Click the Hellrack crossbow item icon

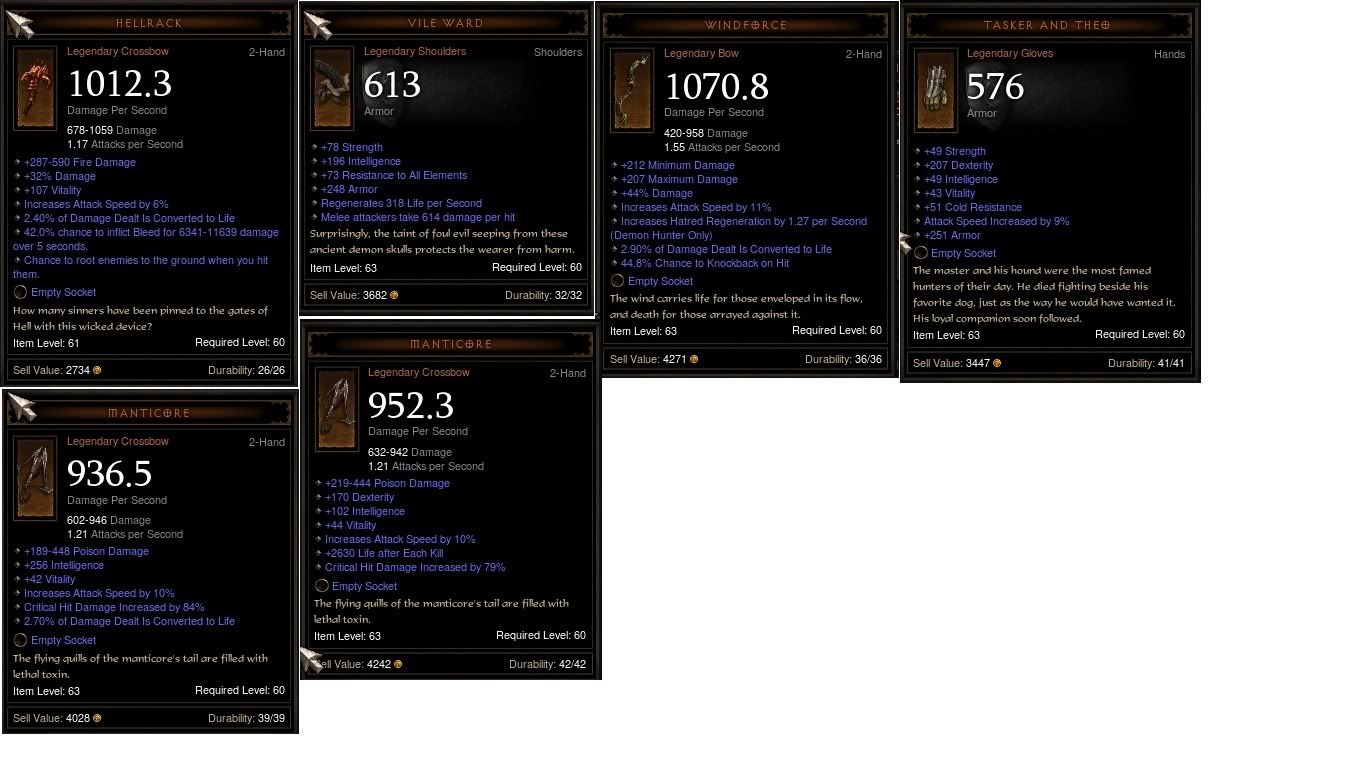click(35, 88)
